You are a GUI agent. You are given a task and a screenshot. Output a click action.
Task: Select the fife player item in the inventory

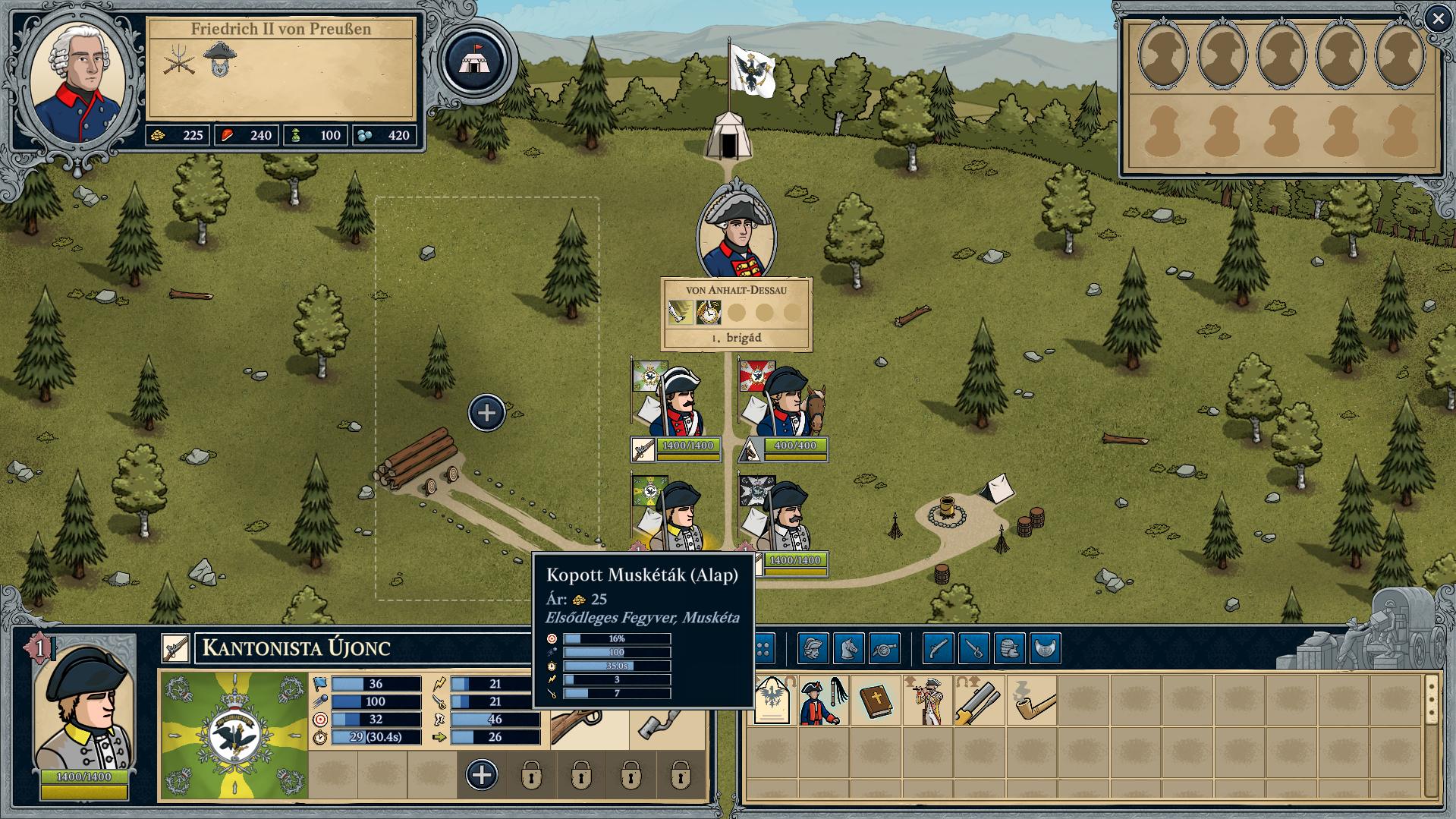928,701
